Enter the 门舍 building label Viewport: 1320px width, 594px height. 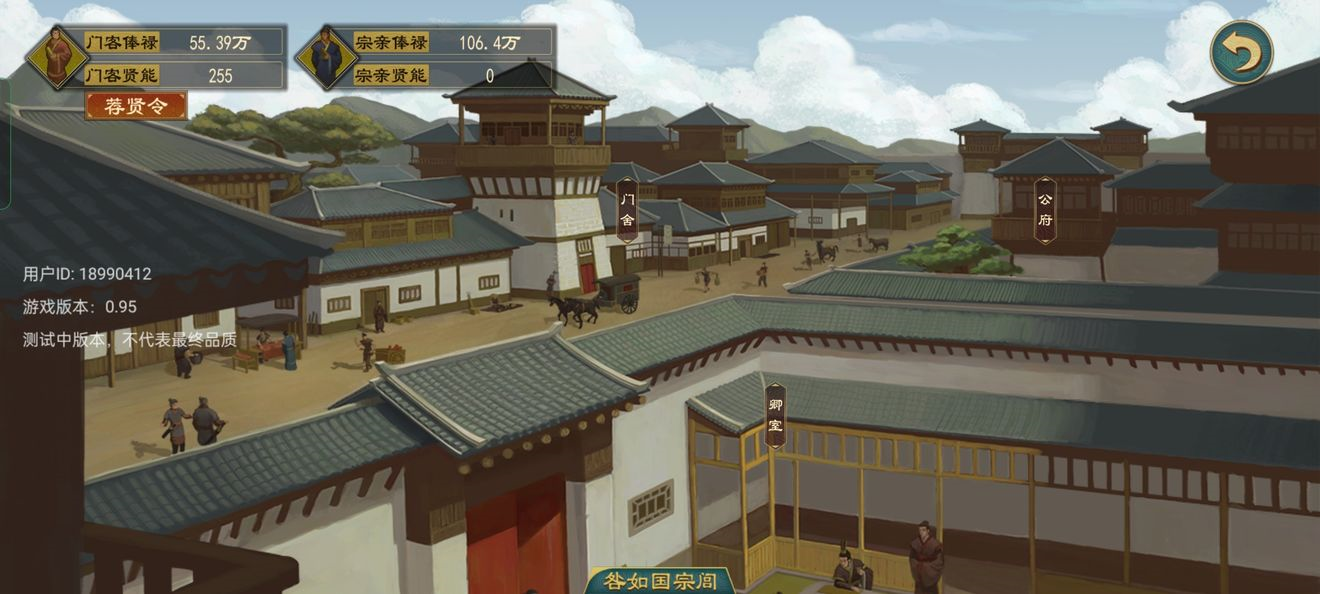click(x=627, y=210)
